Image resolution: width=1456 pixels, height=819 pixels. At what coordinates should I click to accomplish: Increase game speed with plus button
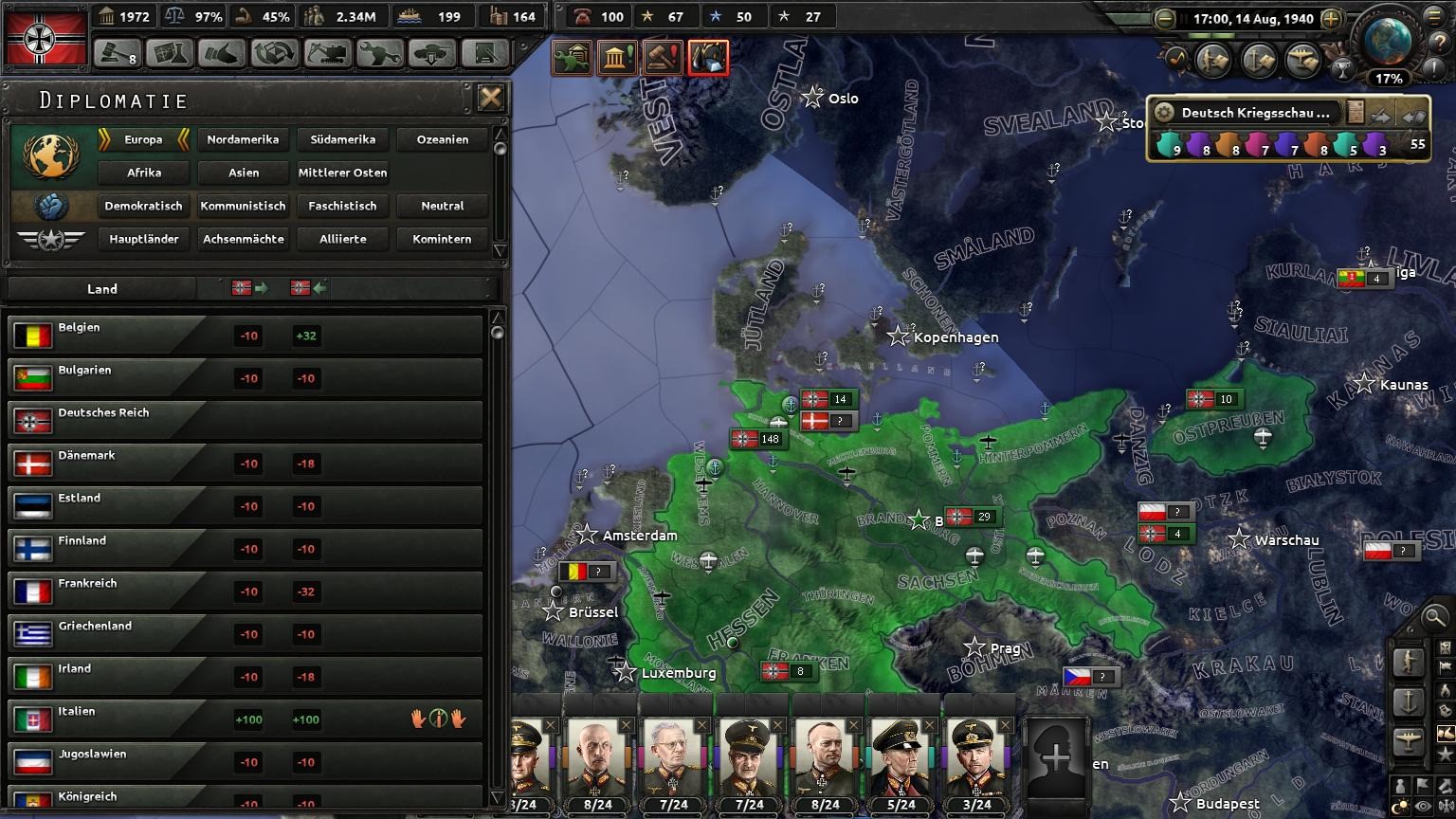[x=1331, y=18]
